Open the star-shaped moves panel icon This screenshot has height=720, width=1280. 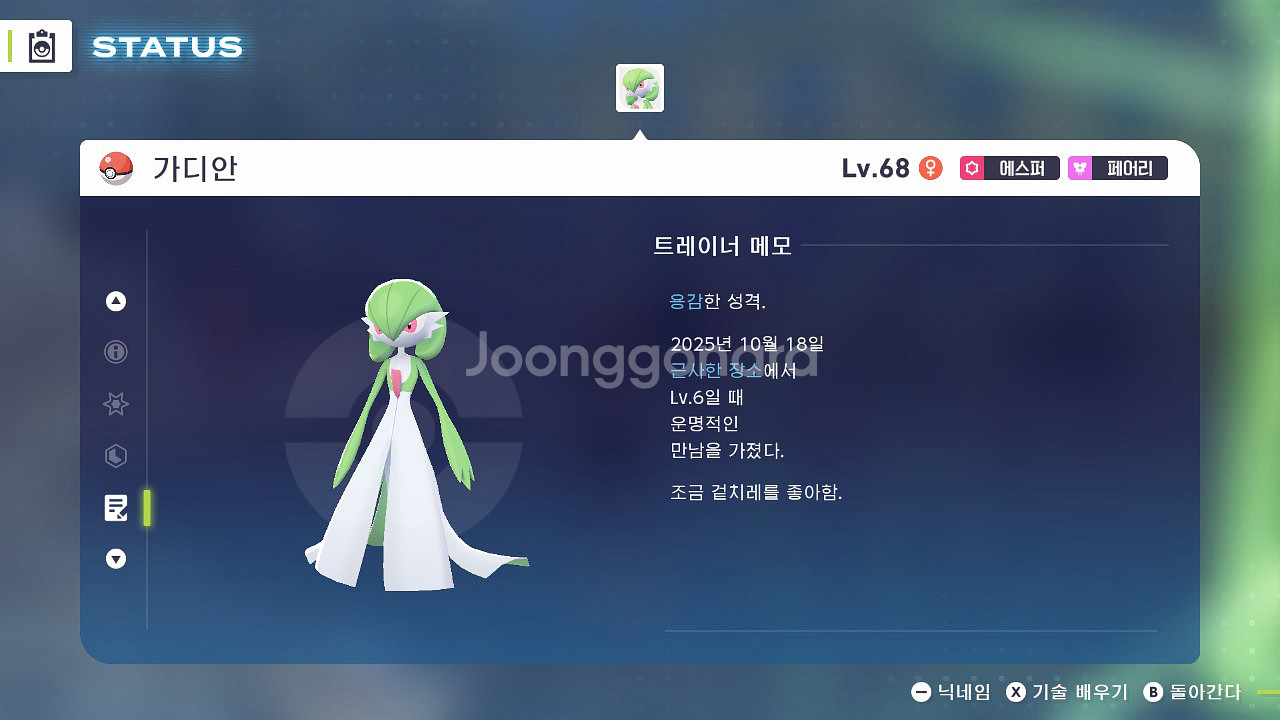(x=115, y=404)
